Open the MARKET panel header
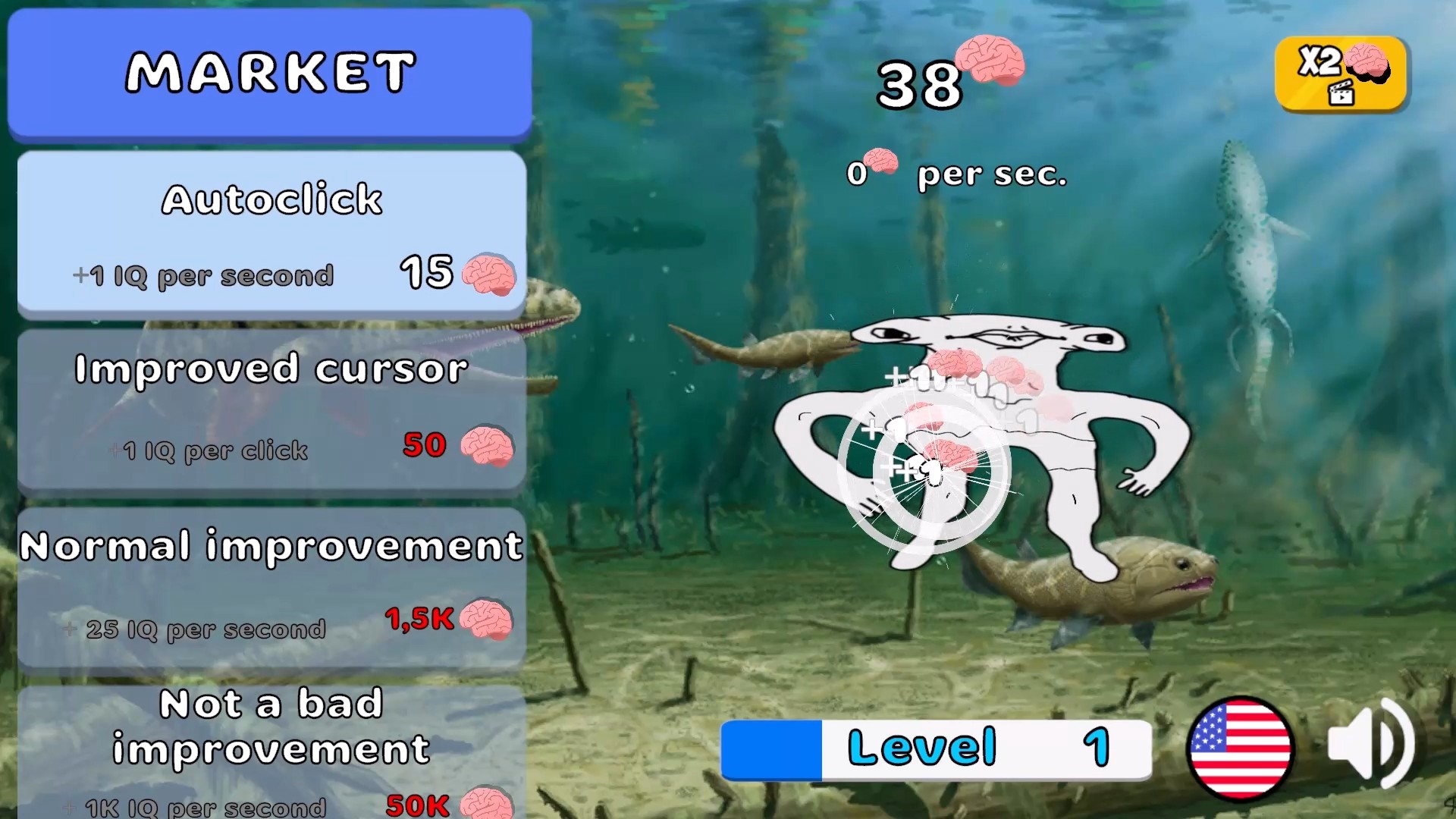Screen dimensions: 1456x819 coord(270,72)
